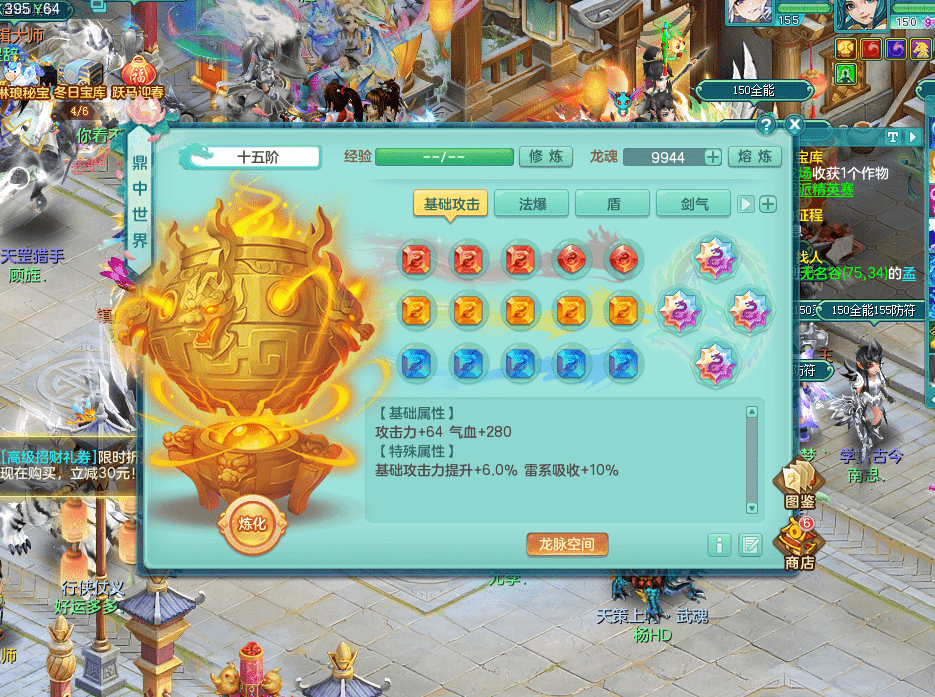Open the 龙脉空间 dragon vein space
The width and height of the screenshot is (935, 697).
click(567, 545)
